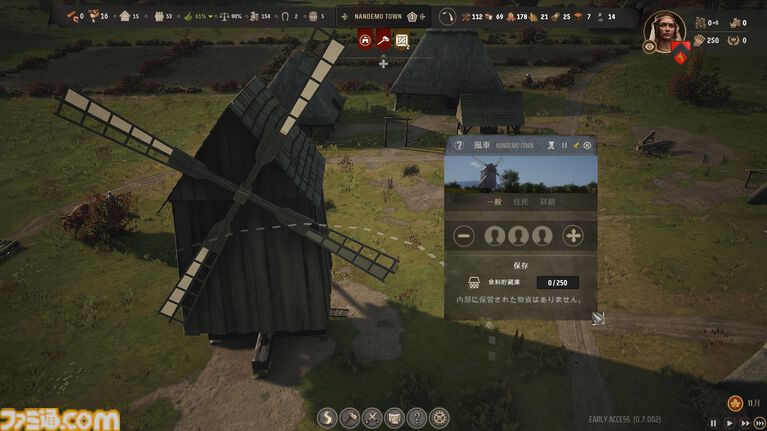Open the help question mark menu
Screen dimensions: 767x431
tap(417, 418)
